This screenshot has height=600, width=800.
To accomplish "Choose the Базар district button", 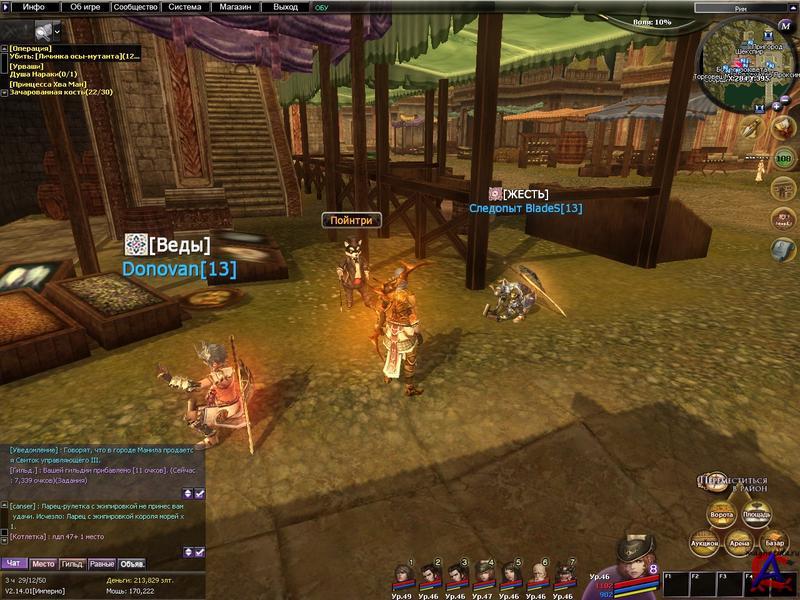I will 774,543.
